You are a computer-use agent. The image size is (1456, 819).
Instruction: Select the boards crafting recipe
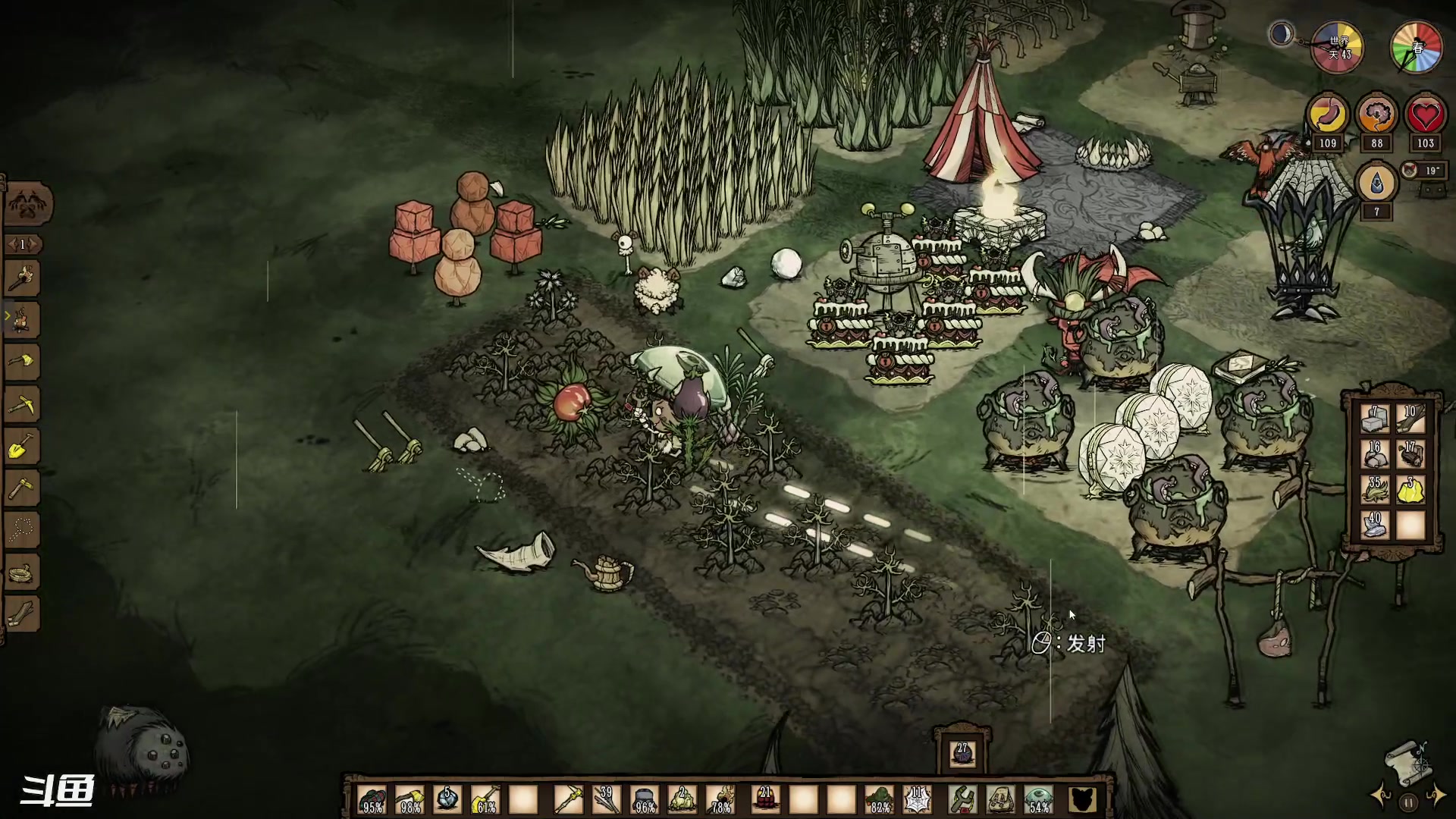point(22,613)
